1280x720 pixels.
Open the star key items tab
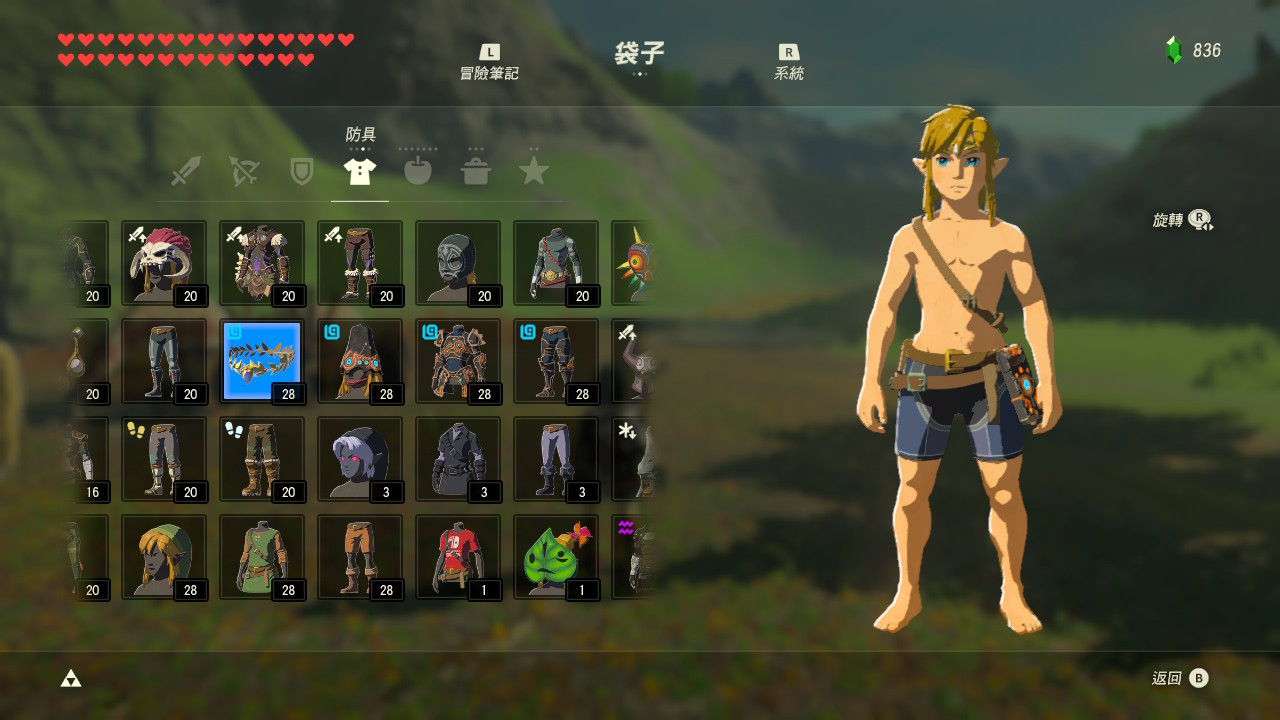pos(534,171)
